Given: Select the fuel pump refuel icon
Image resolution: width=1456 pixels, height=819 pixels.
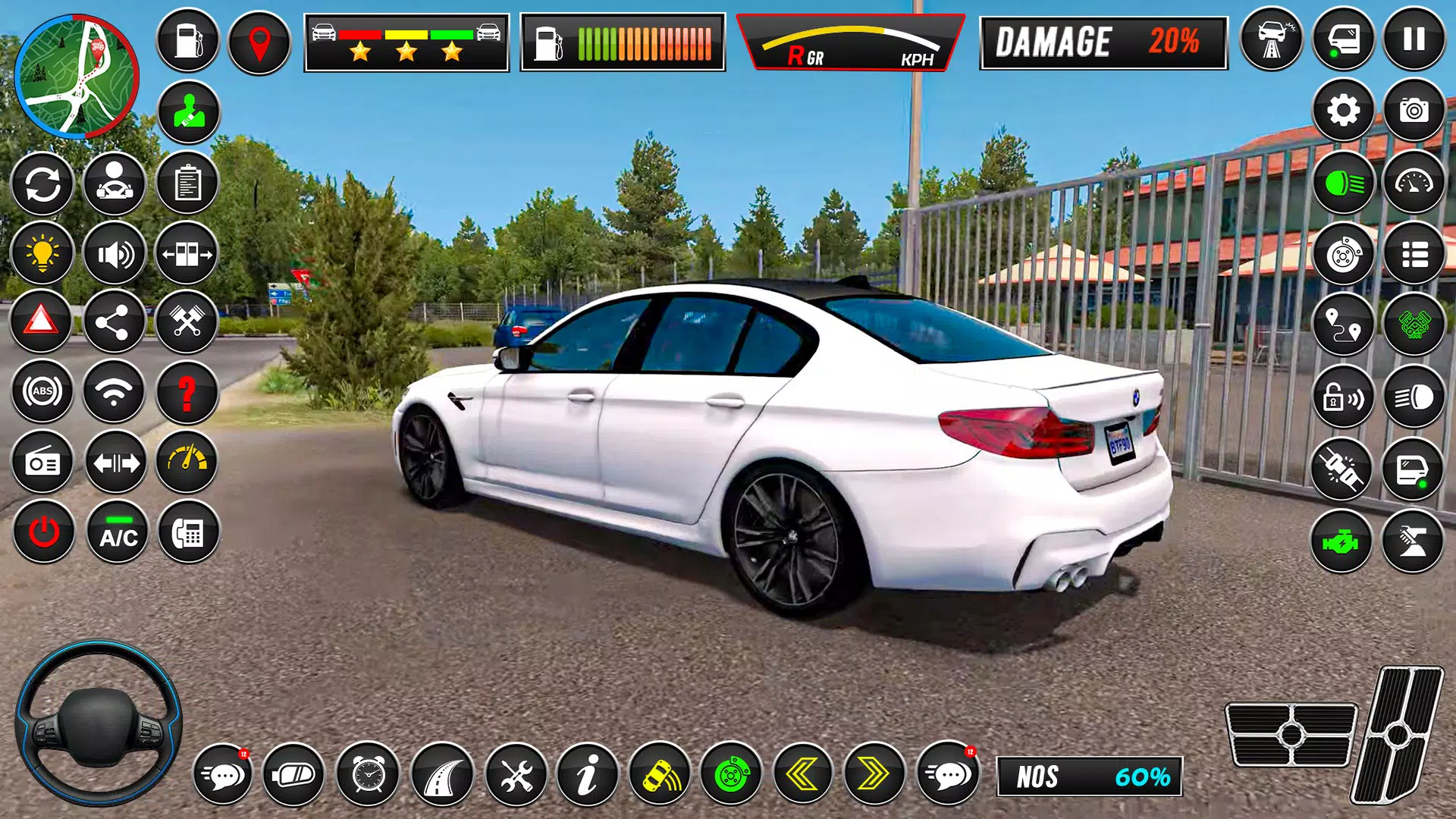Looking at the screenshot, I should (188, 39).
